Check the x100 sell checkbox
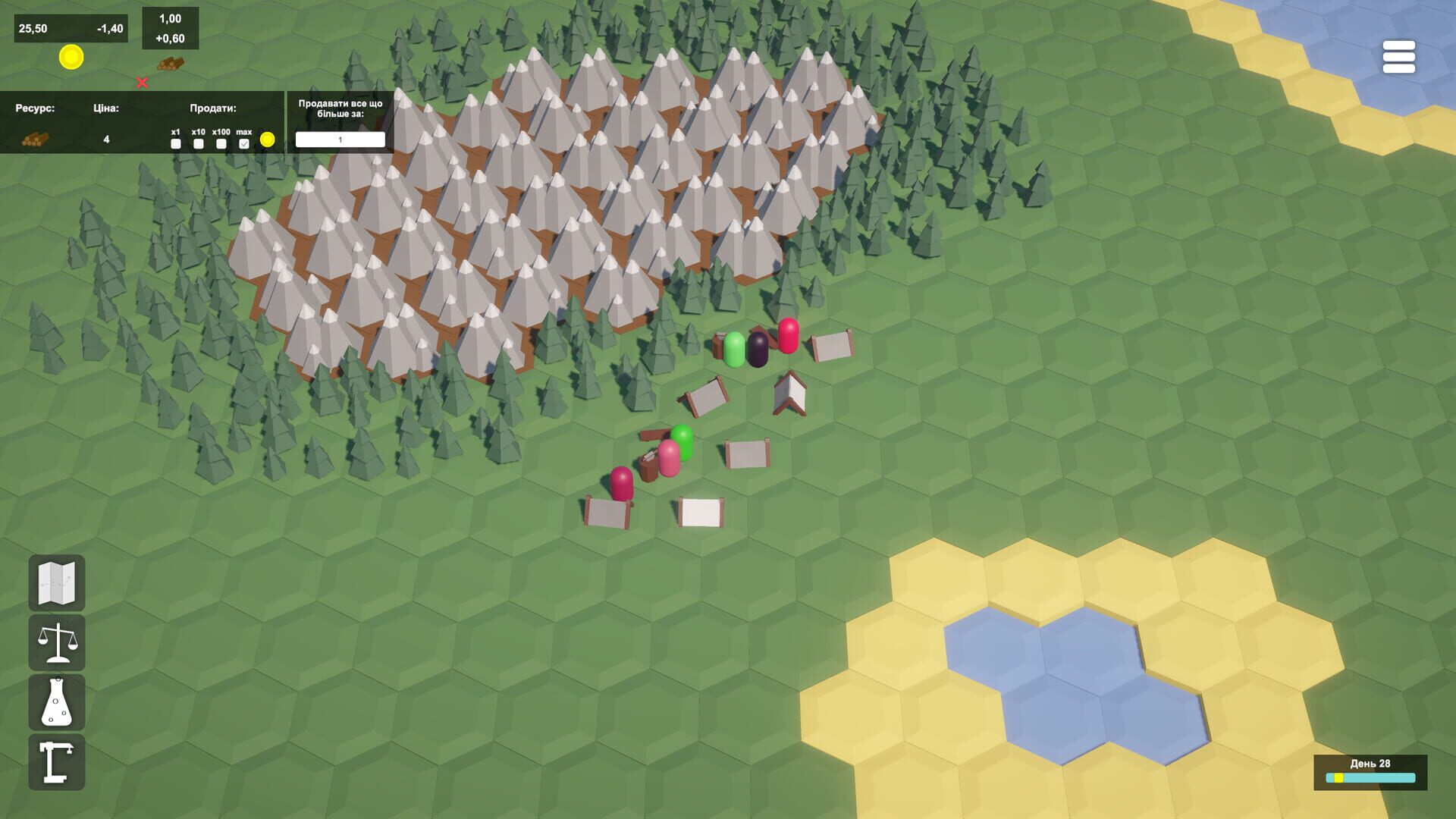The height and width of the screenshot is (819, 1456). tap(221, 144)
